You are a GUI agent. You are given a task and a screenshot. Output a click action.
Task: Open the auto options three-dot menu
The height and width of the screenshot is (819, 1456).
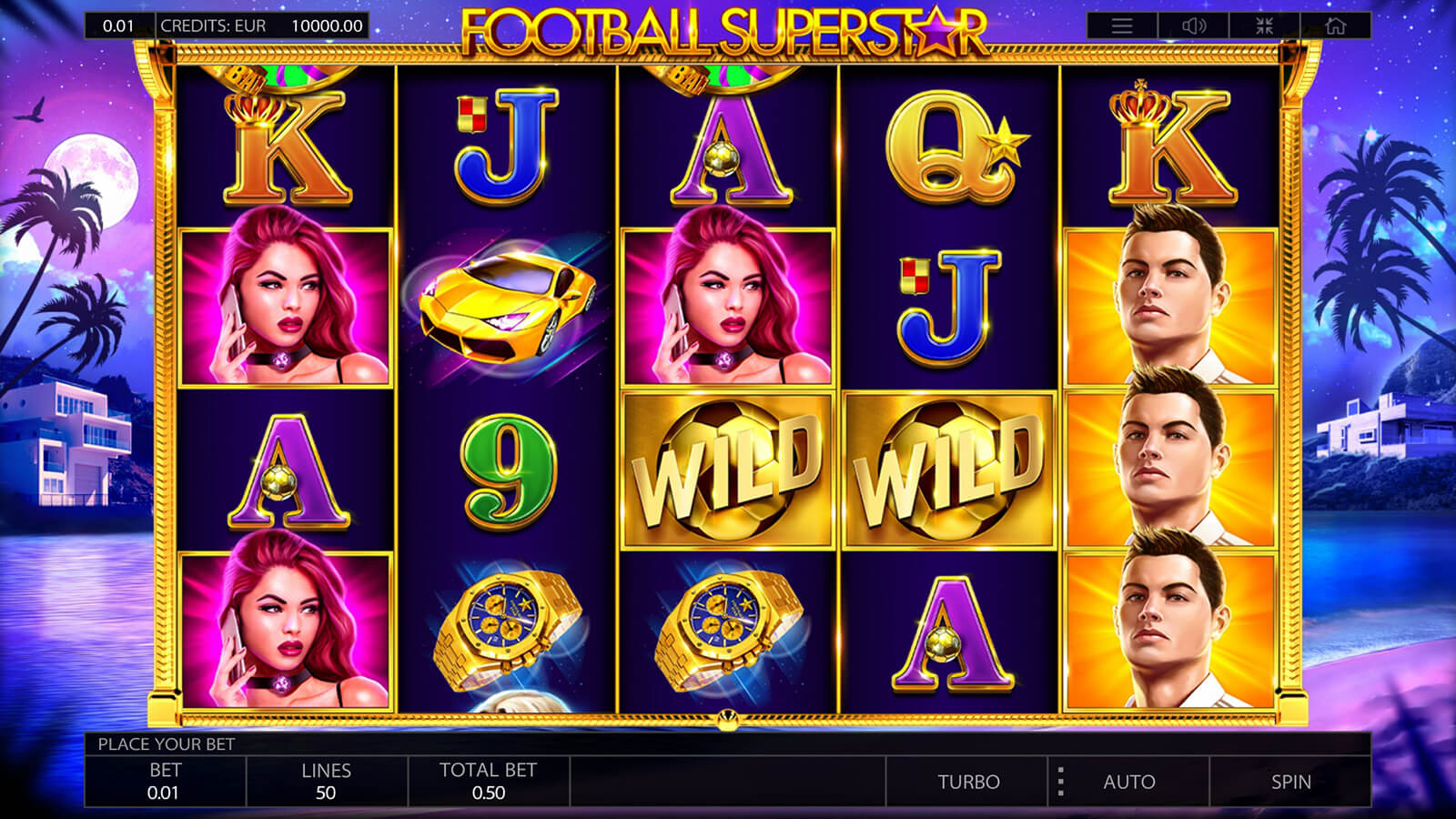tap(1060, 782)
